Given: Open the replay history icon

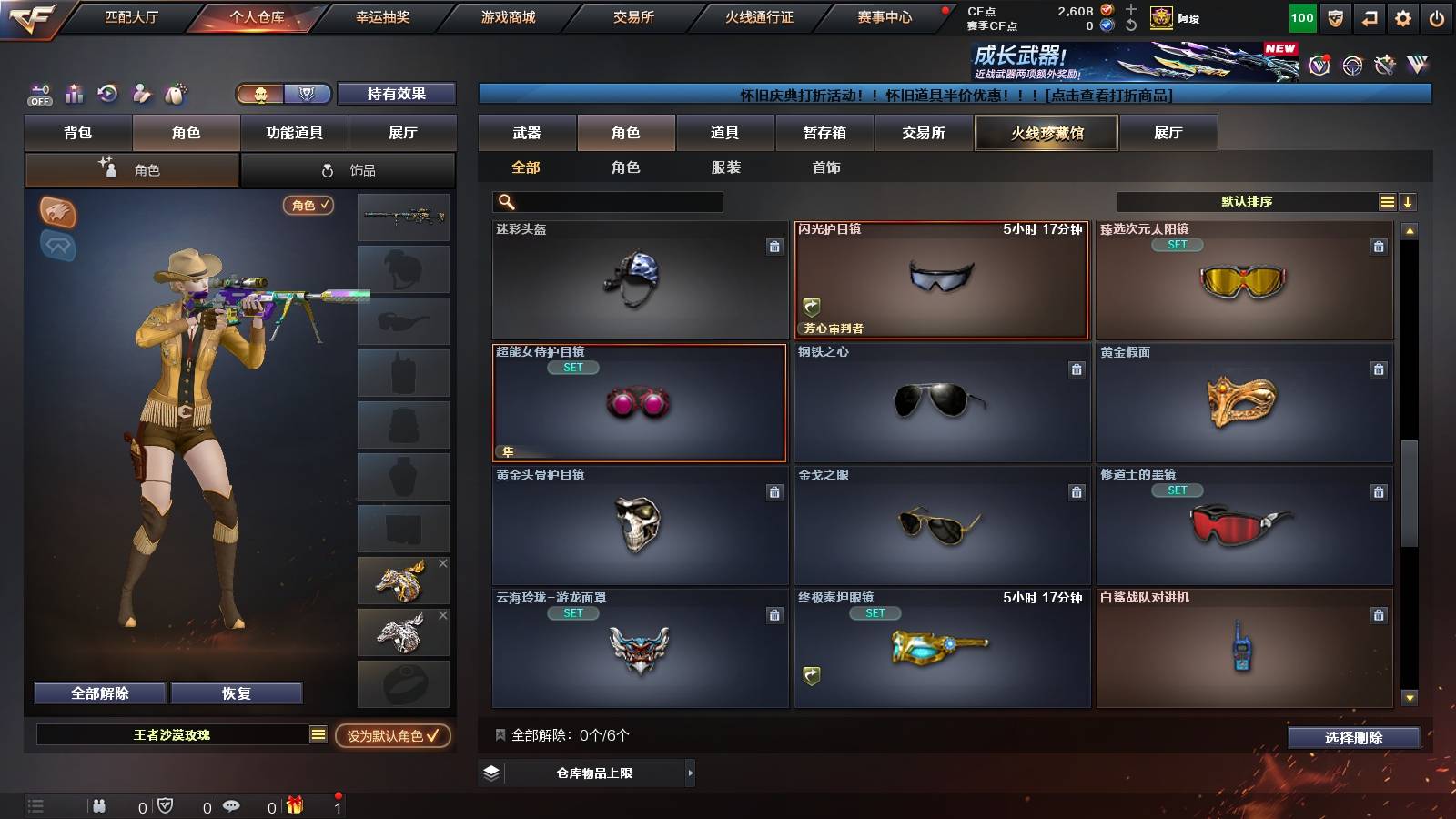Looking at the screenshot, I should tap(106, 93).
